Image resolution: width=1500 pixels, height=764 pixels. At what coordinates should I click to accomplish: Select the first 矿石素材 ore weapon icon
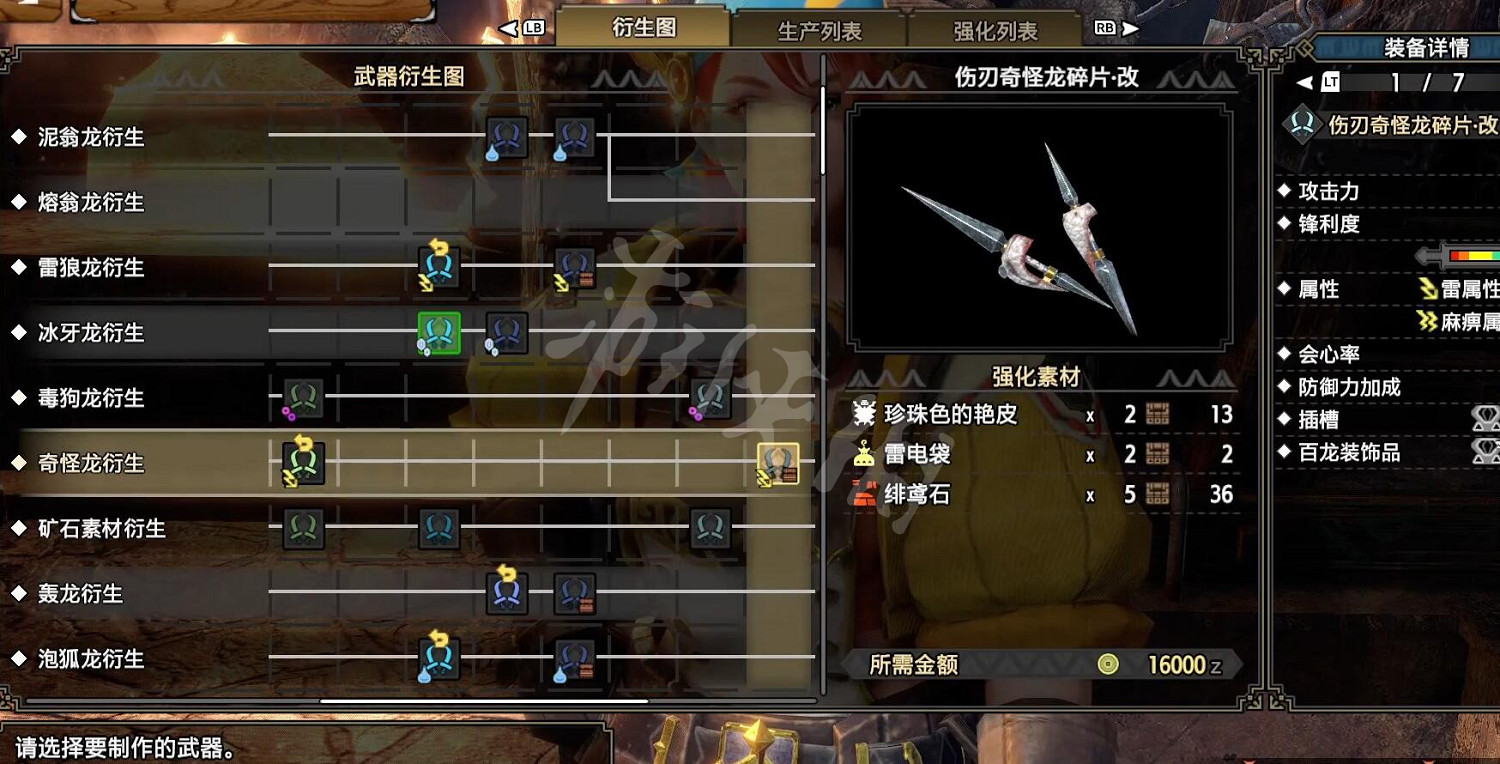(x=302, y=528)
